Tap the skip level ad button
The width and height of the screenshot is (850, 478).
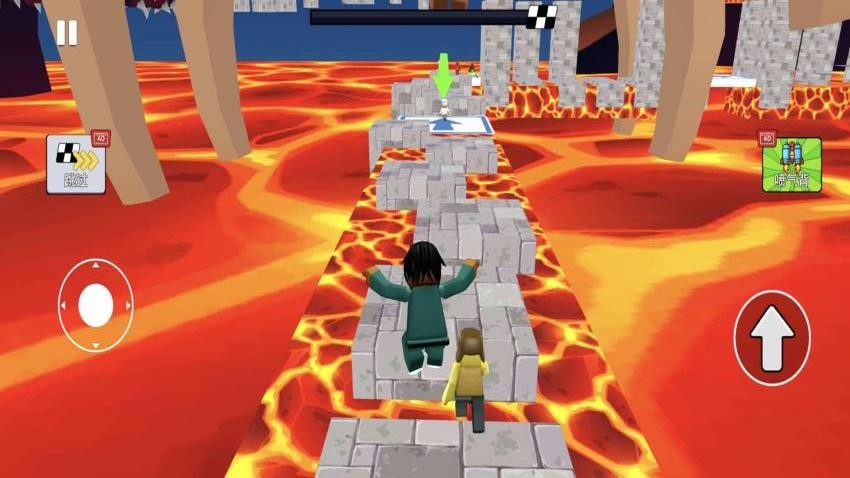(x=76, y=164)
